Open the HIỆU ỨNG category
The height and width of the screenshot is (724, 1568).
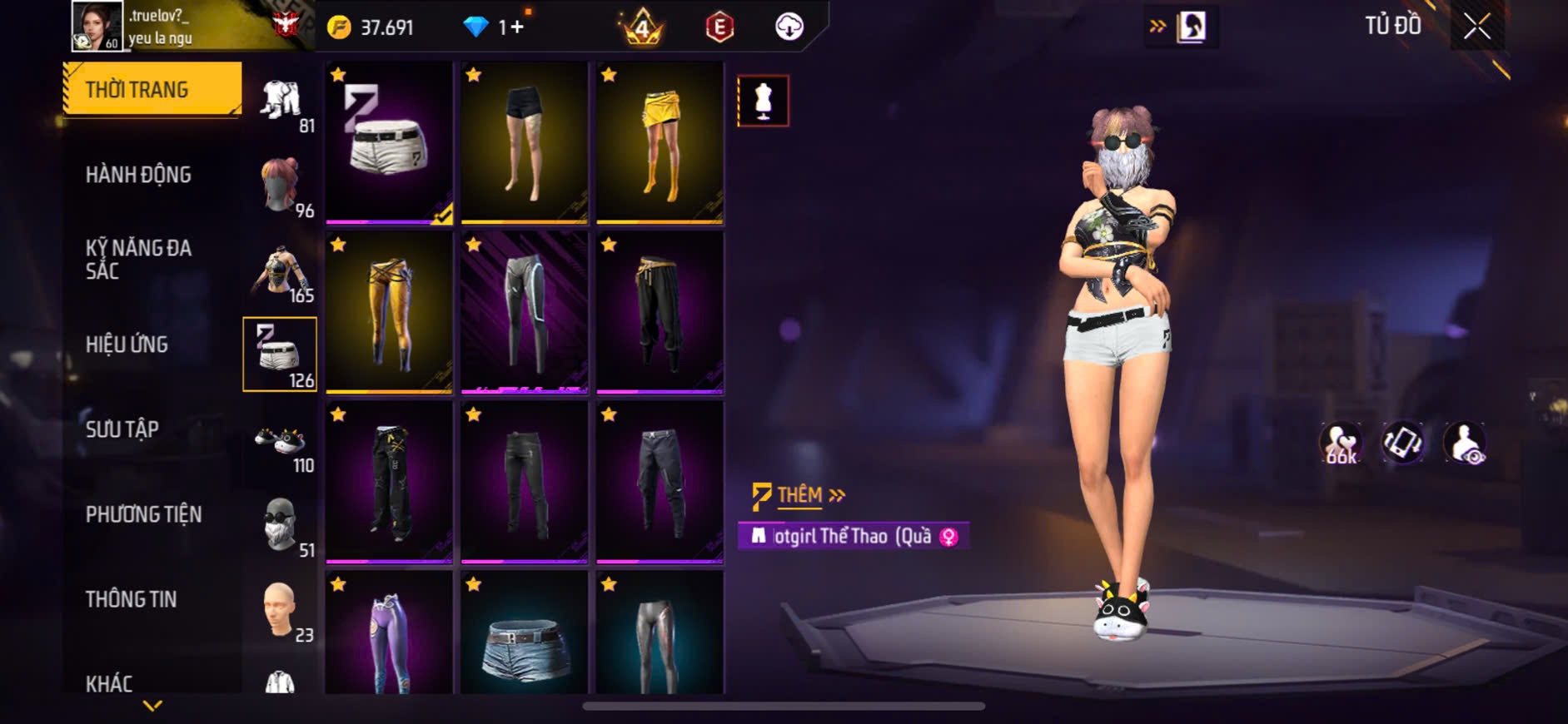point(127,345)
